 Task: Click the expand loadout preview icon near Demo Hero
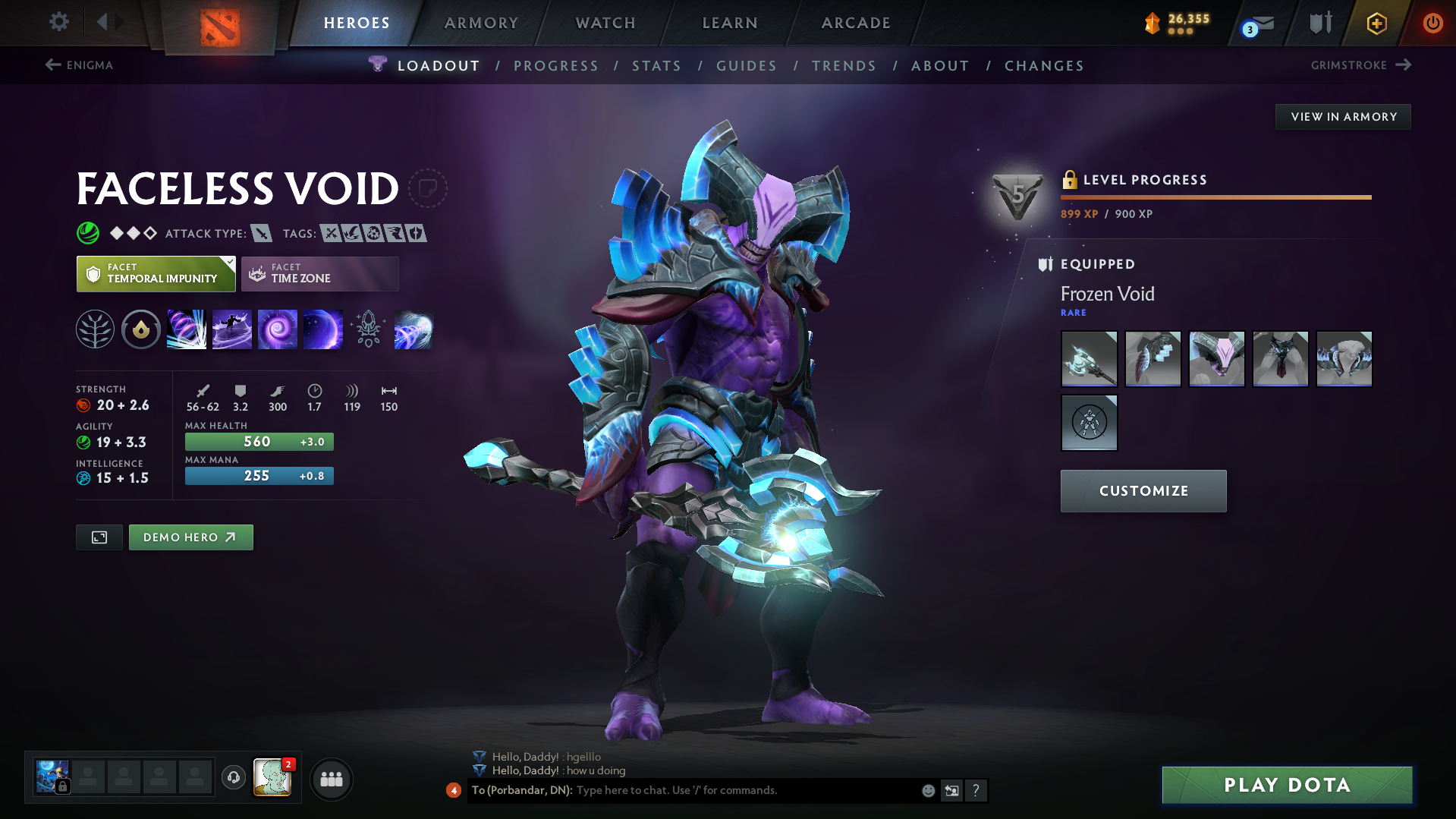pos(99,537)
